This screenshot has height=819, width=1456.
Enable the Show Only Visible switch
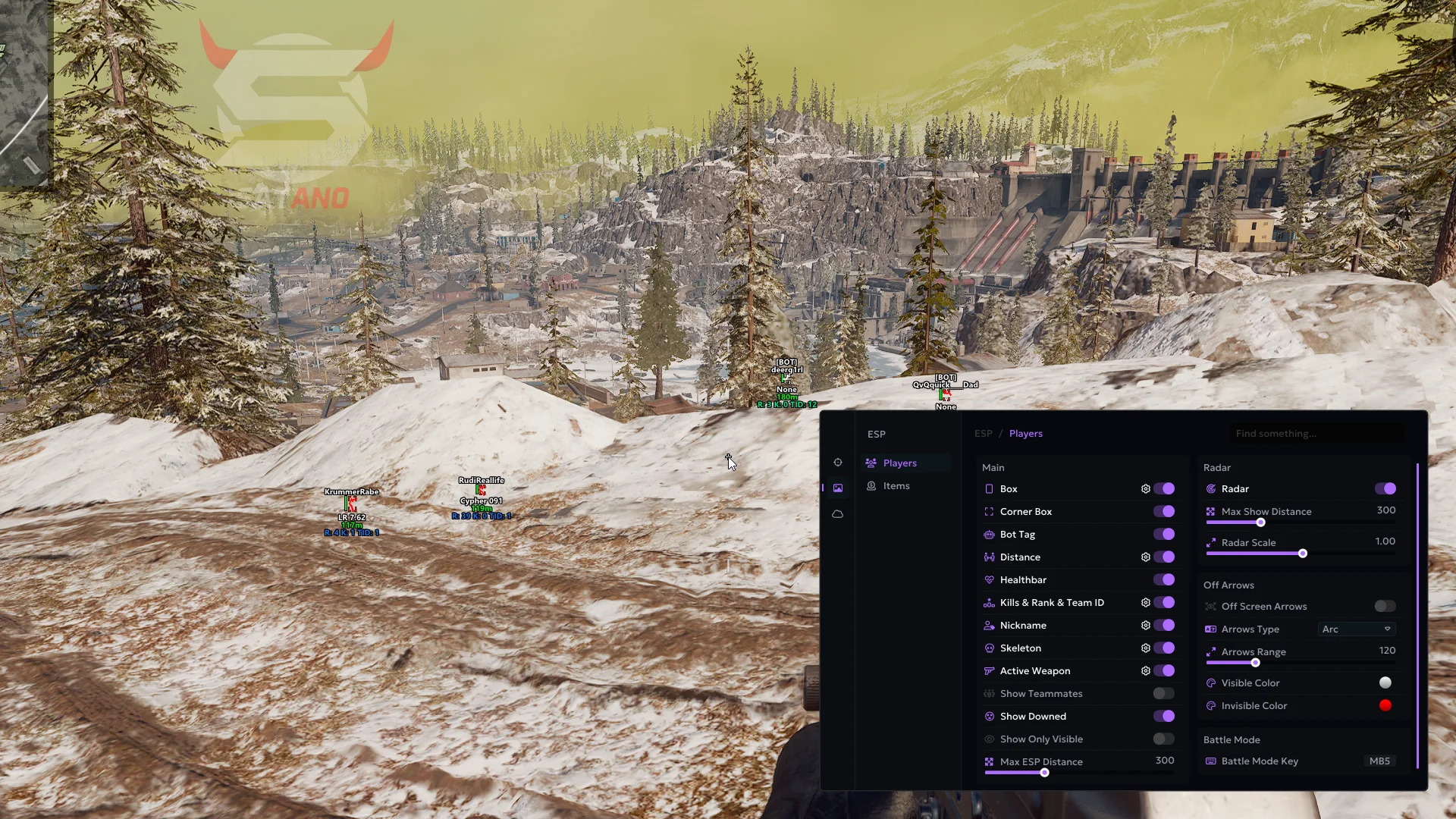tap(1164, 739)
